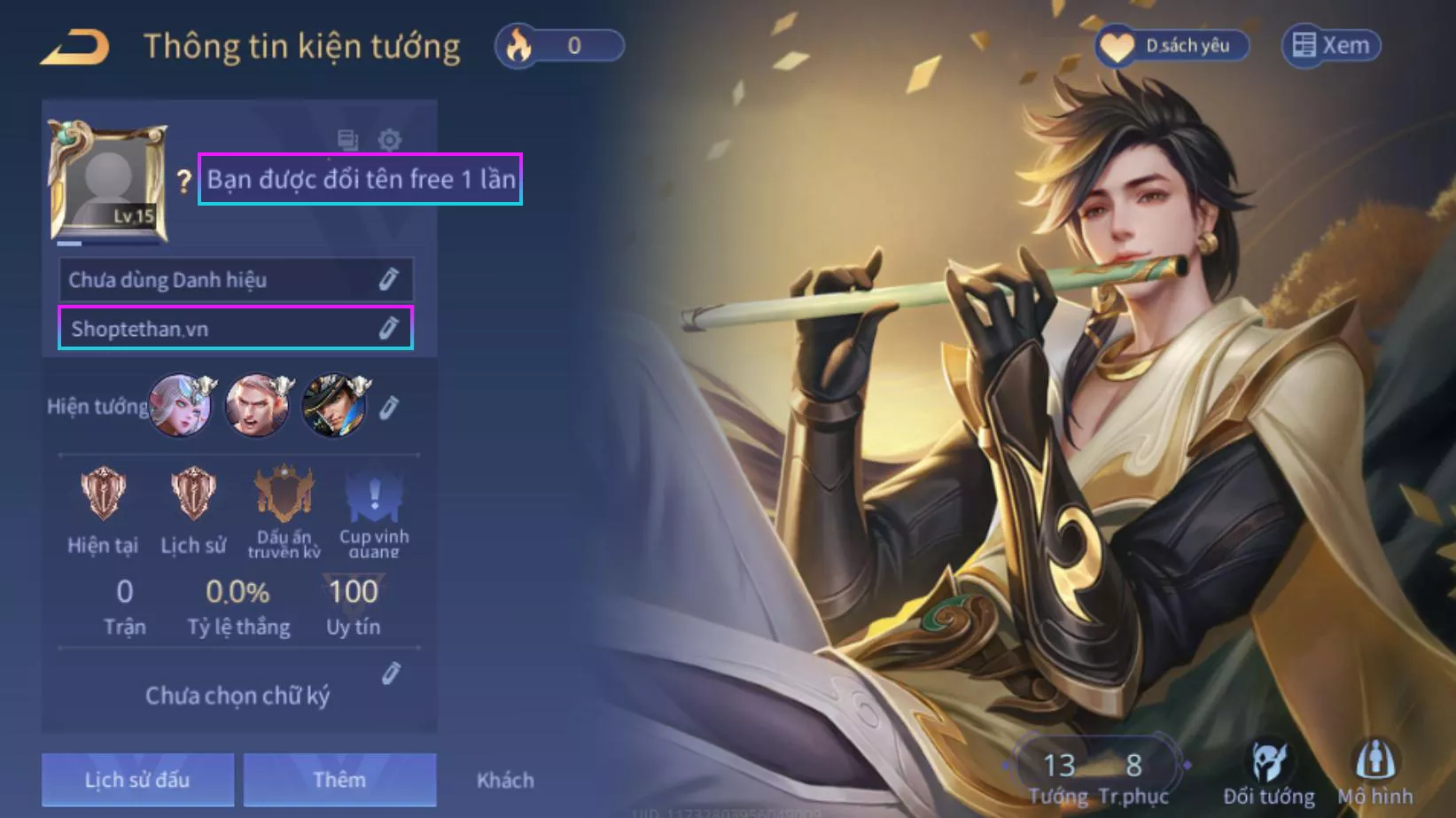Click the golden back arrow icon
Screen dimensions: 1456x818
click(x=74, y=46)
